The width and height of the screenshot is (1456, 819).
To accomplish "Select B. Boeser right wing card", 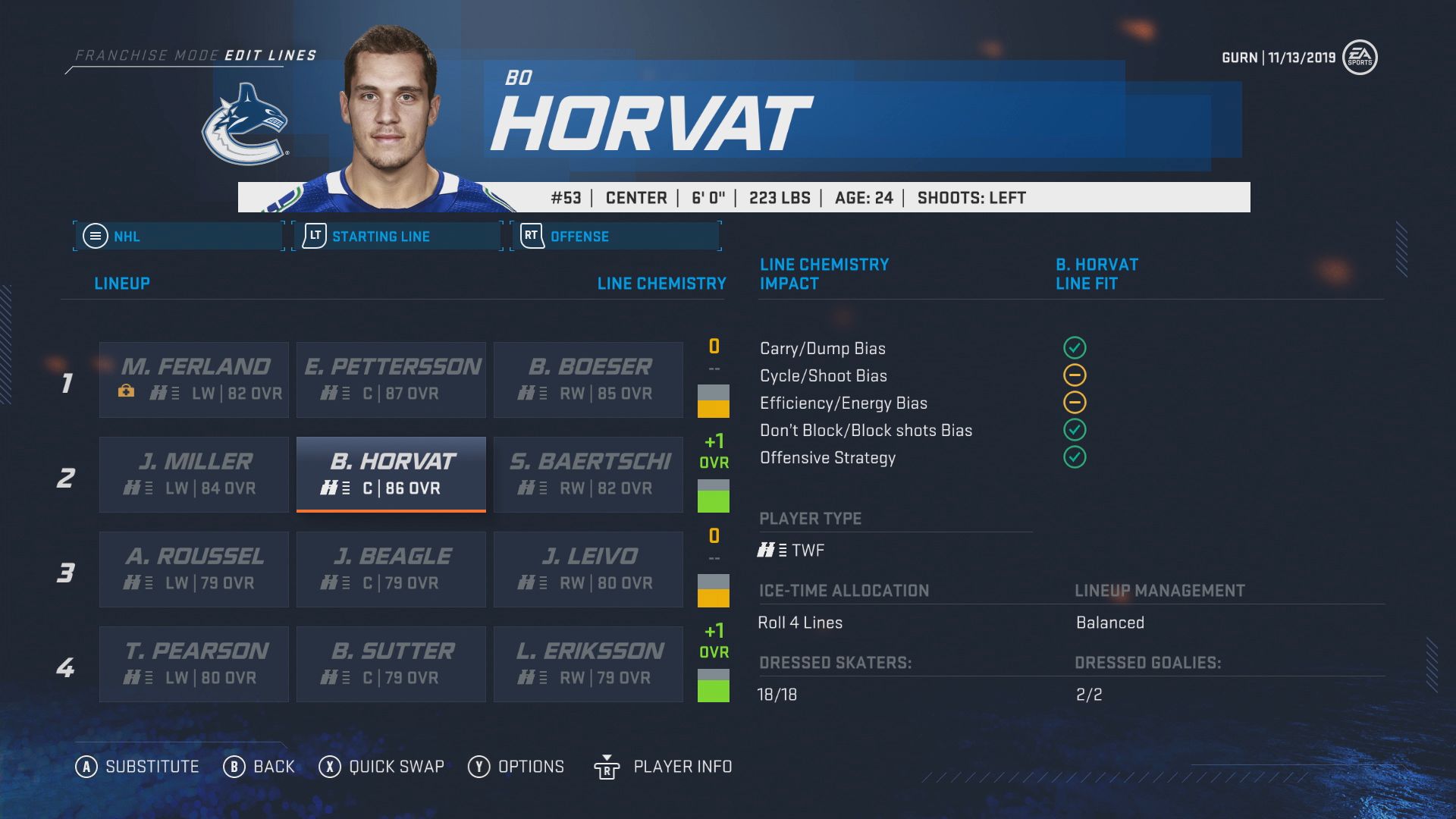I will 588,379.
